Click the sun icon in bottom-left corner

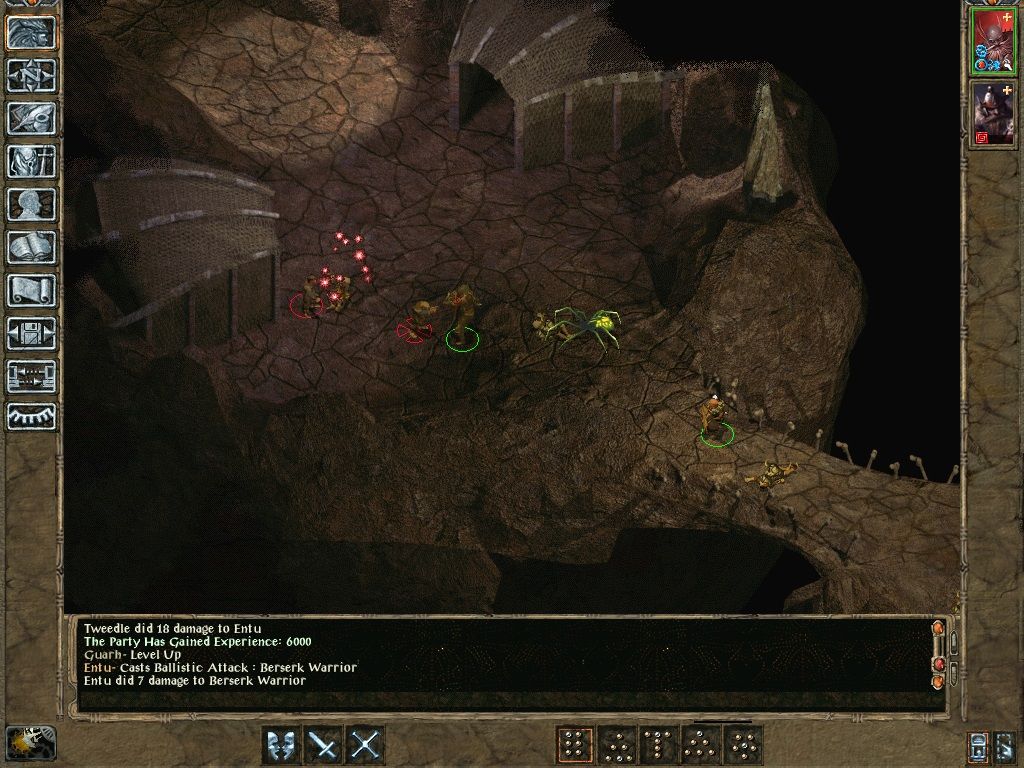point(30,743)
